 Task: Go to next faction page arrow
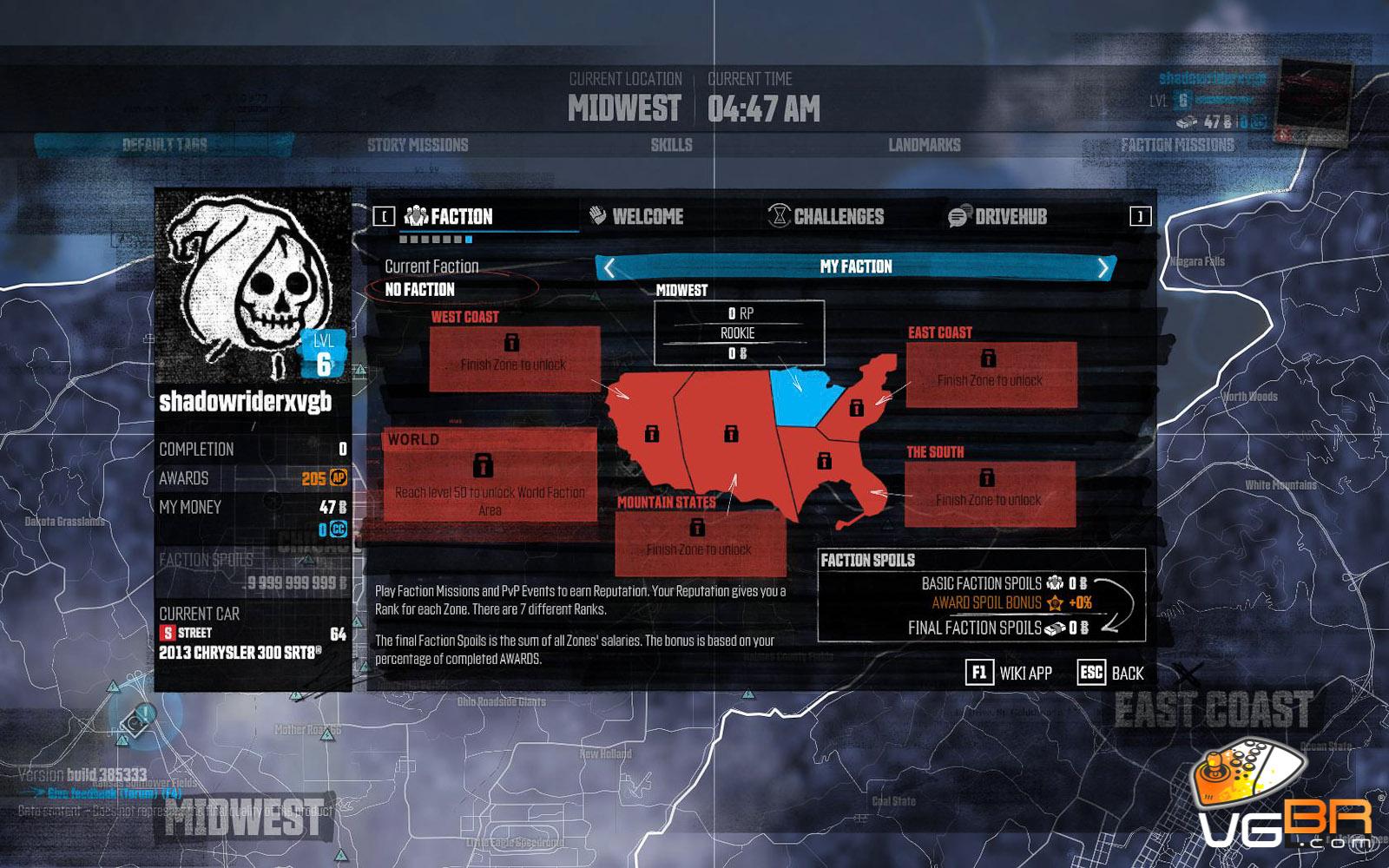click(x=1103, y=267)
